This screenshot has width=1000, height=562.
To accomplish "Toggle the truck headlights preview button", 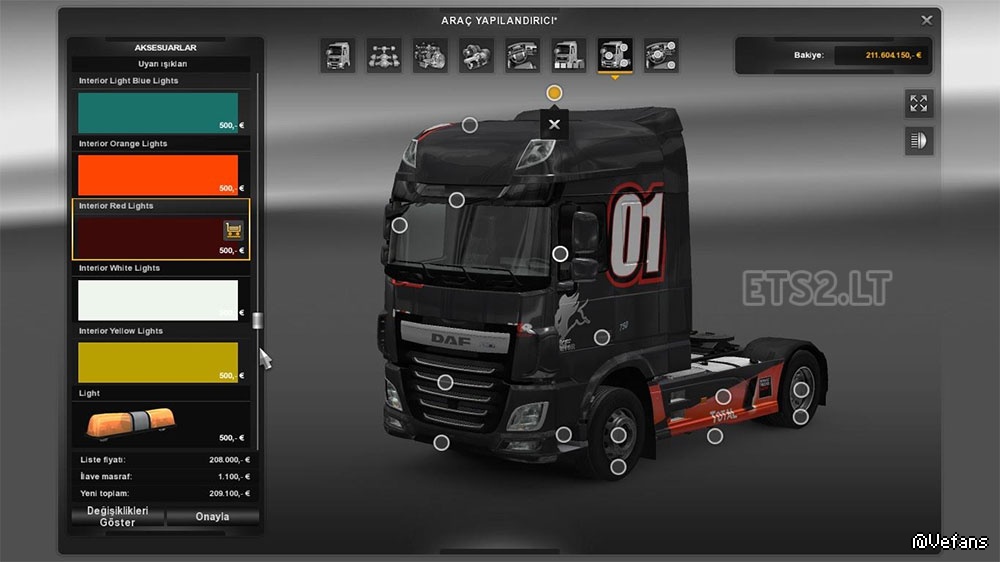I will (x=918, y=141).
